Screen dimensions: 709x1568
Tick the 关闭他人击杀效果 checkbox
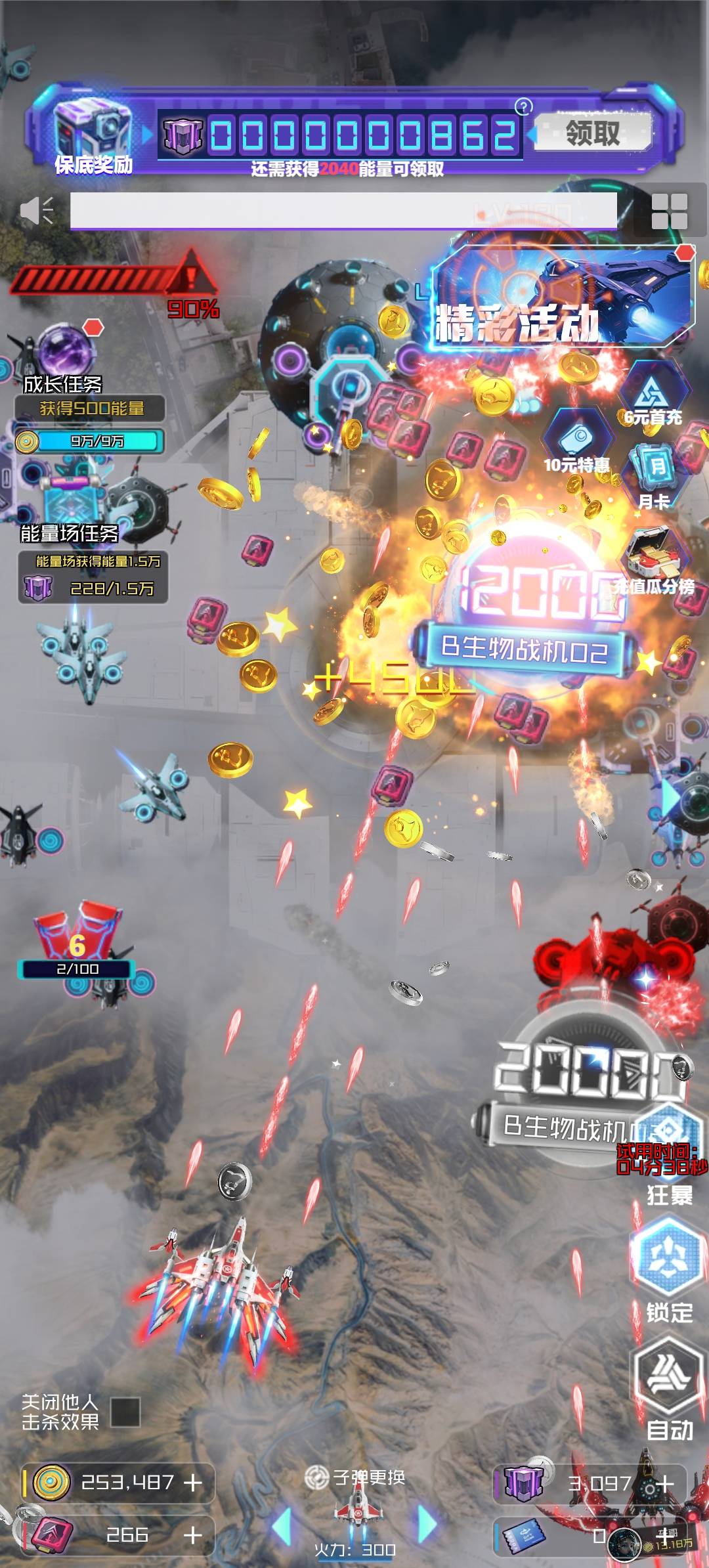click(x=125, y=1412)
